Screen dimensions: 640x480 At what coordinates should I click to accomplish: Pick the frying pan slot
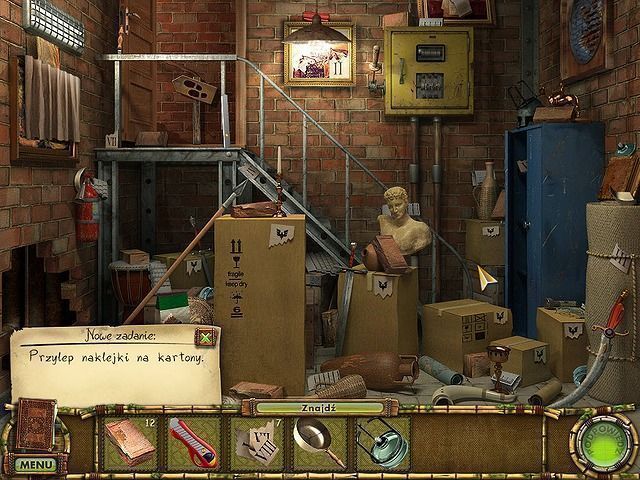[318, 442]
